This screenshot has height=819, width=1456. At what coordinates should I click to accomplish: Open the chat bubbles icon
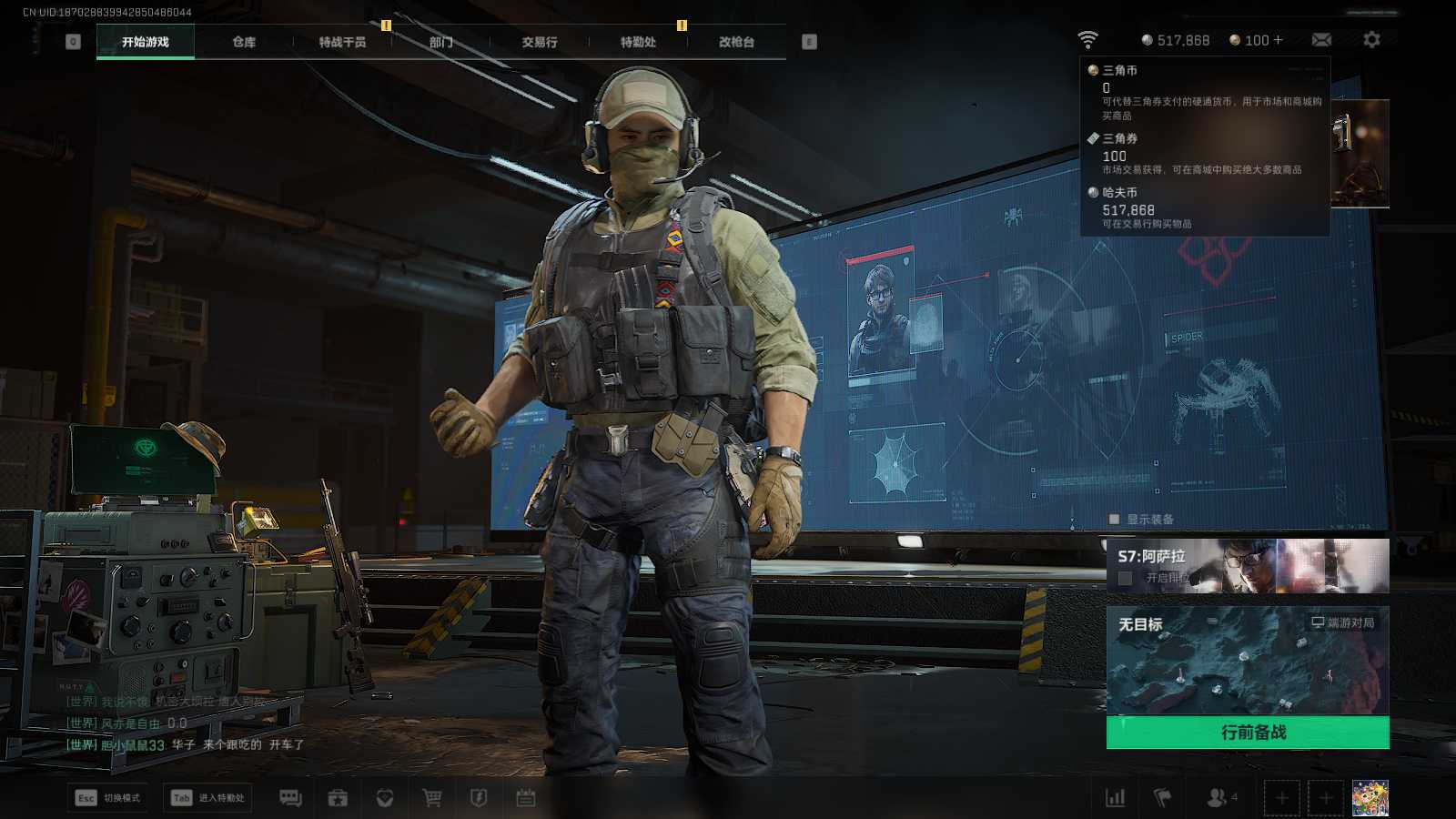point(290,798)
